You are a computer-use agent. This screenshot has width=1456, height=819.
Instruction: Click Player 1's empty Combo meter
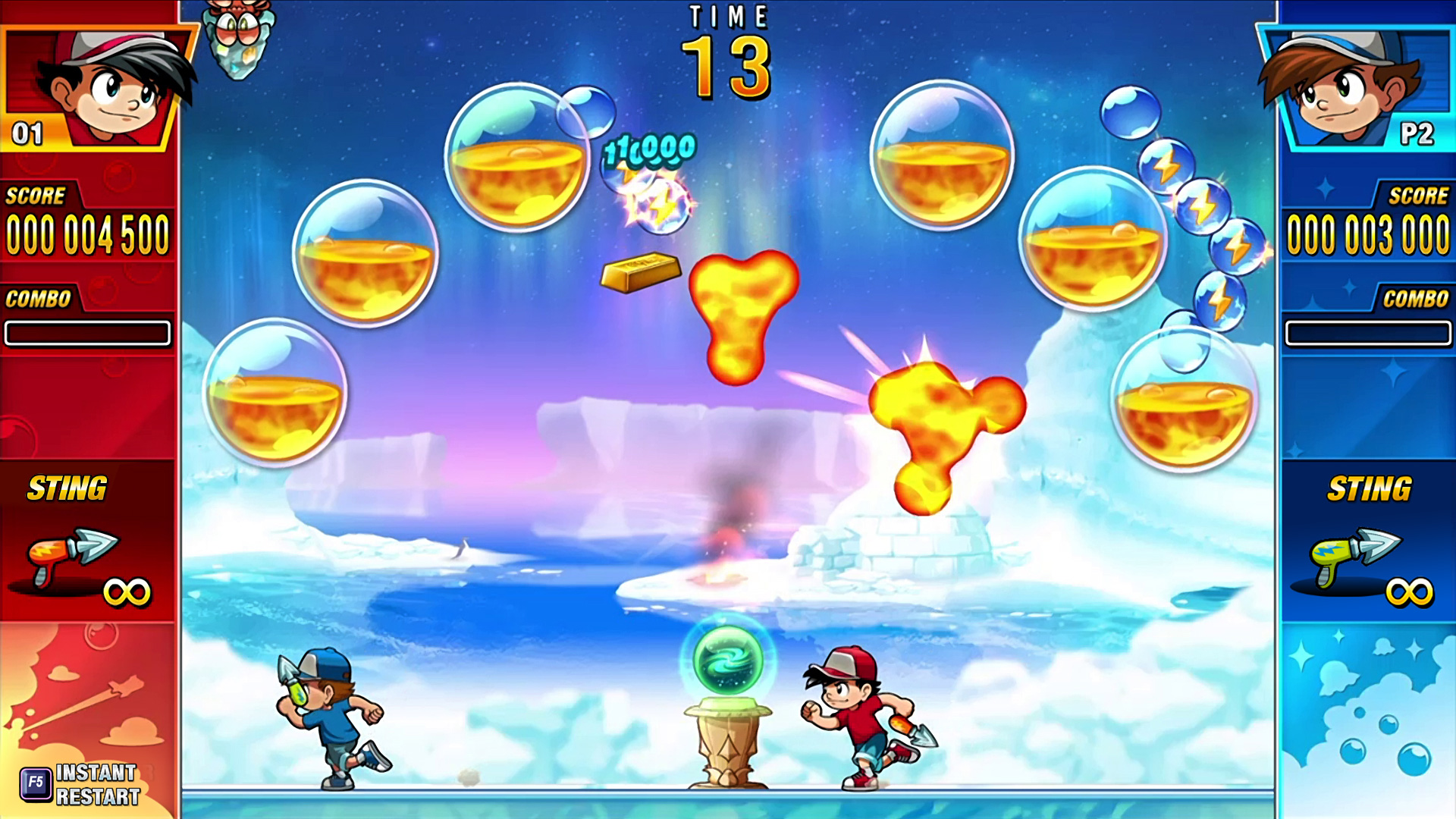coord(87,334)
